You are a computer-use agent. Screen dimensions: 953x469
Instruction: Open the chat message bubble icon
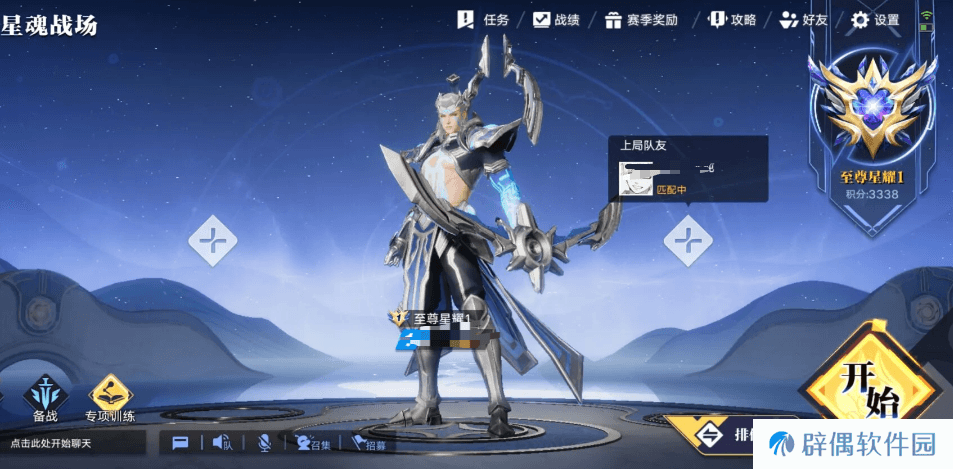[180, 442]
